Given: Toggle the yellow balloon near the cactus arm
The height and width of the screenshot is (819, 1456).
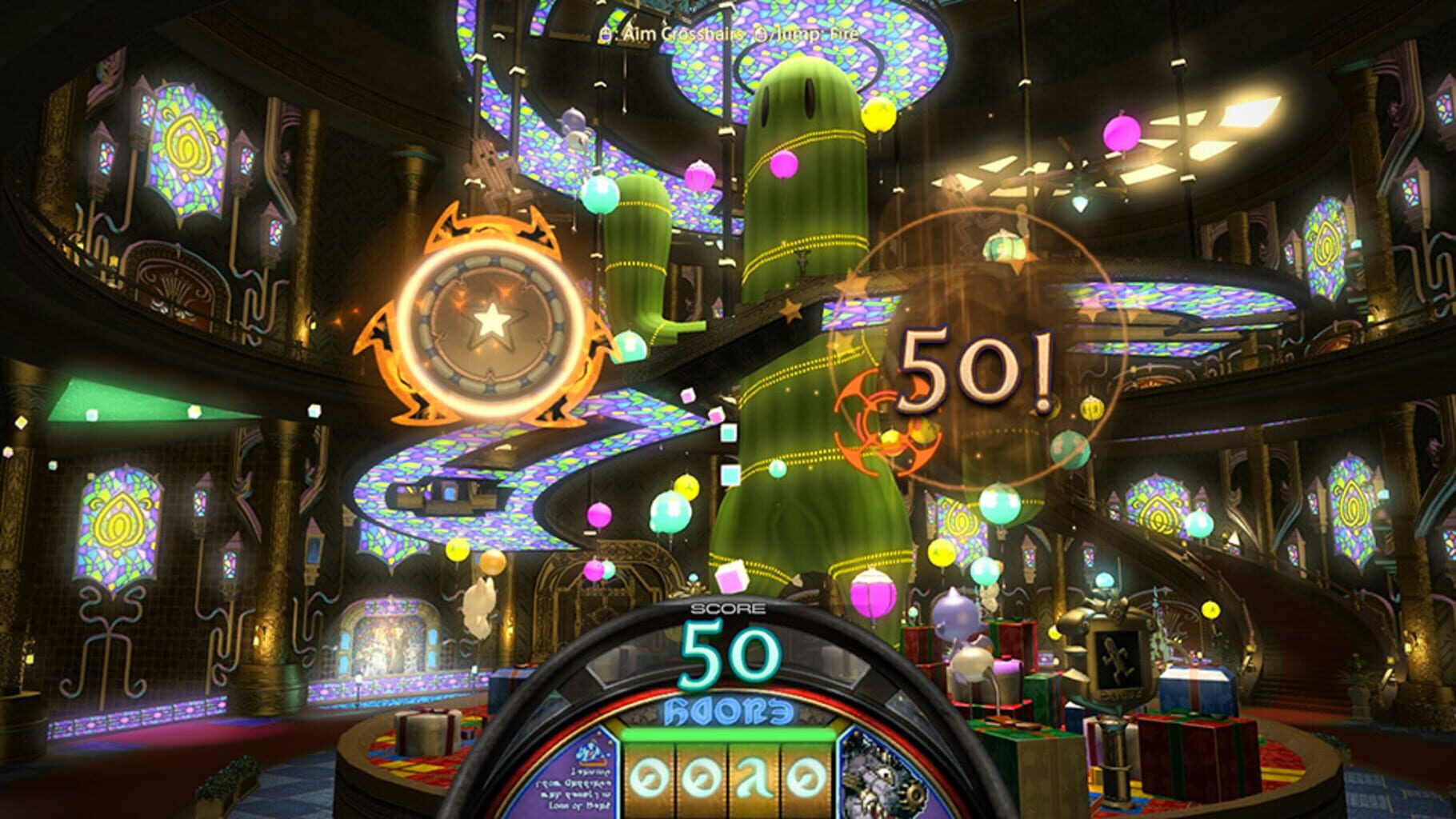Looking at the screenshot, I should click(879, 116).
